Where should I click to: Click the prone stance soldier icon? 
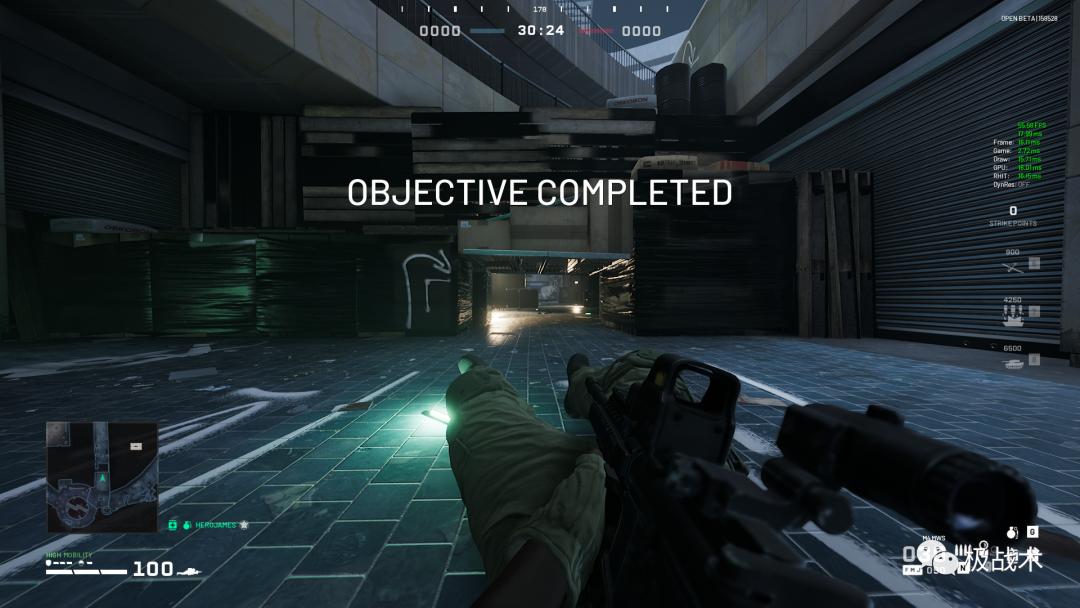pos(188,570)
